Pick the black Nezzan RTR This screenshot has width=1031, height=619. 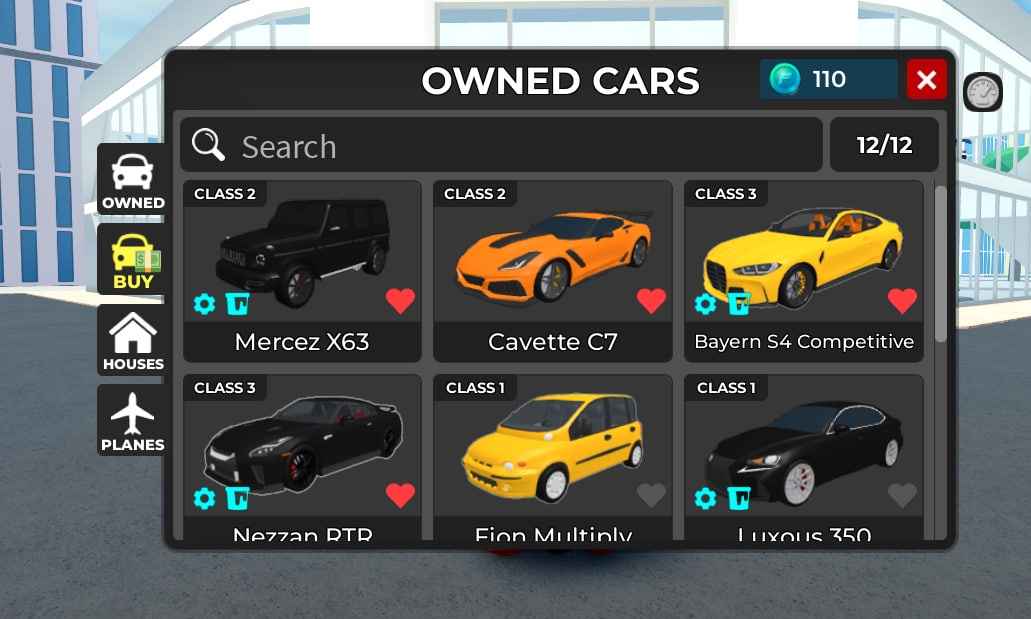pos(302,445)
